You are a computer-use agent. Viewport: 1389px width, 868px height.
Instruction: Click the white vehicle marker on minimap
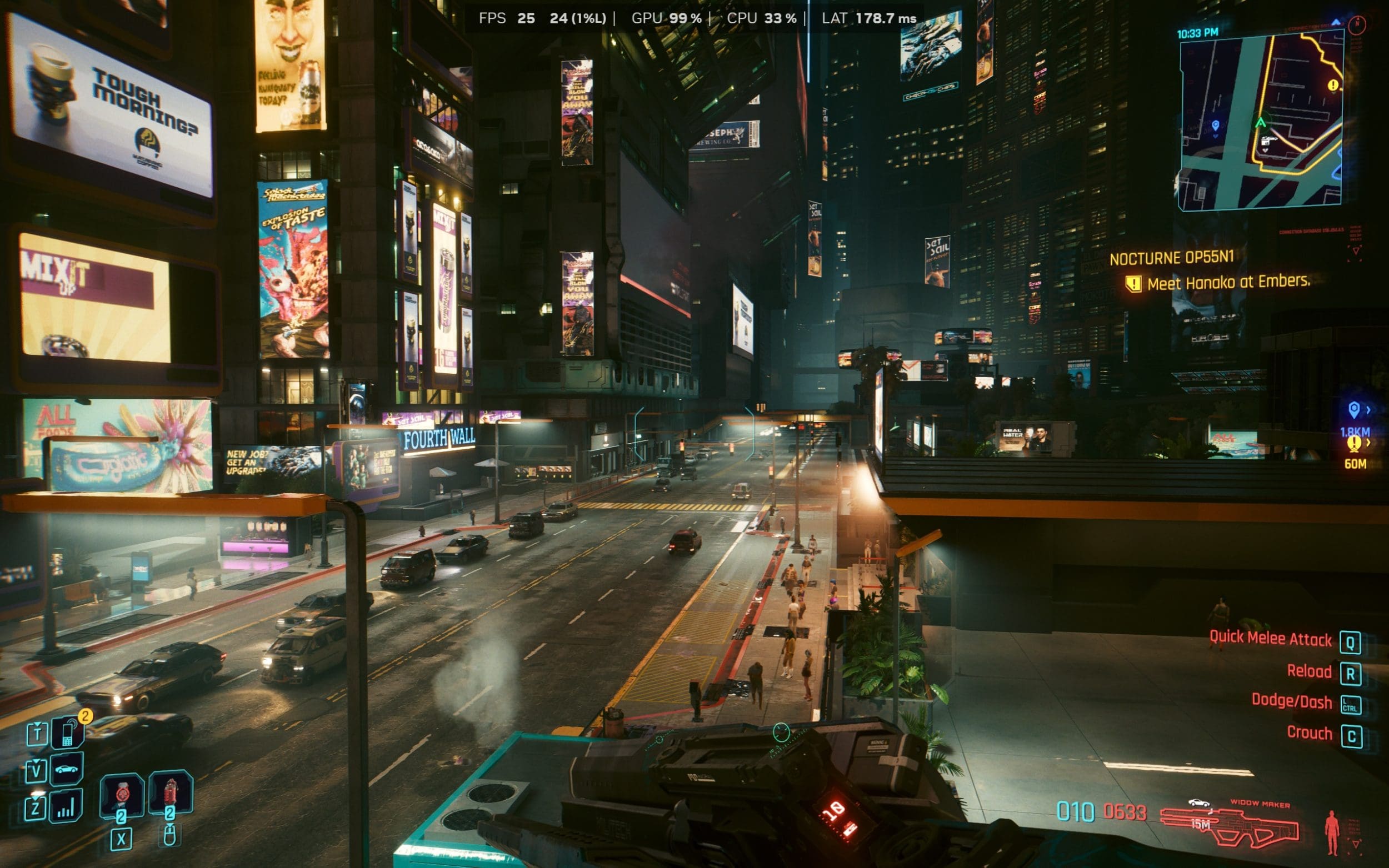click(1267, 140)
